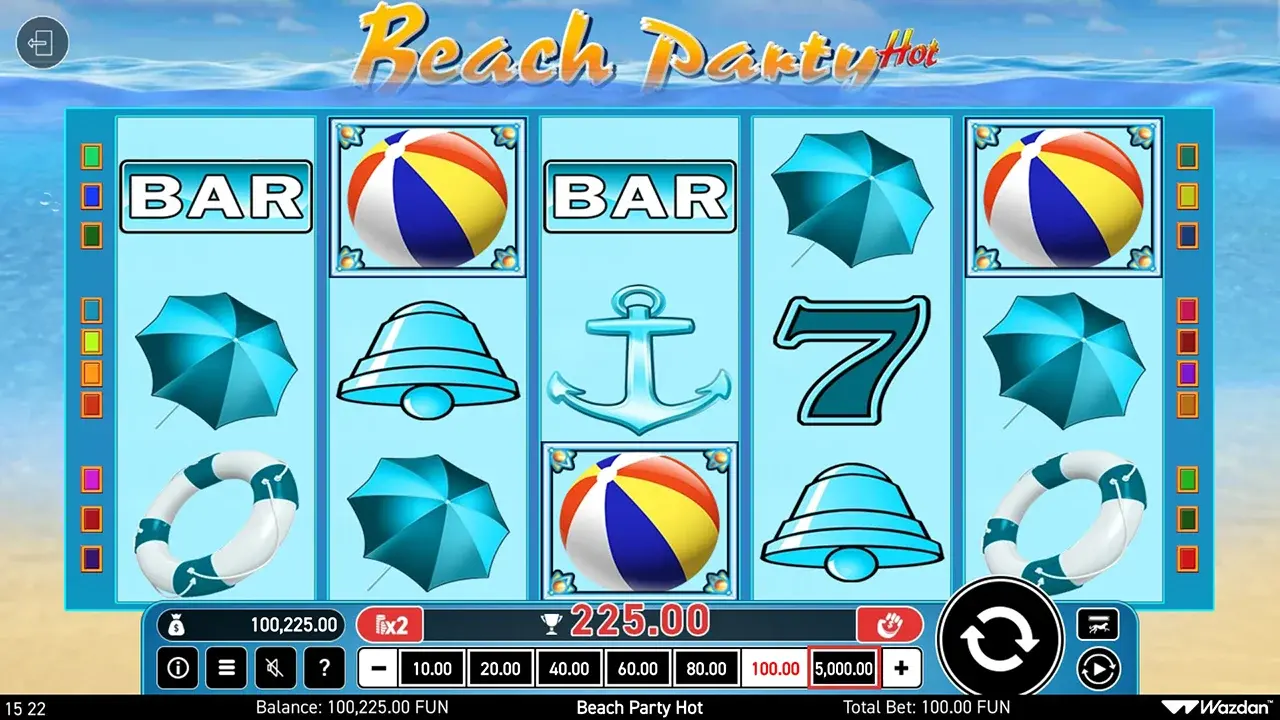1280x720 pixels.
Task: Open help with the question mark button
Action: [323, 667]
